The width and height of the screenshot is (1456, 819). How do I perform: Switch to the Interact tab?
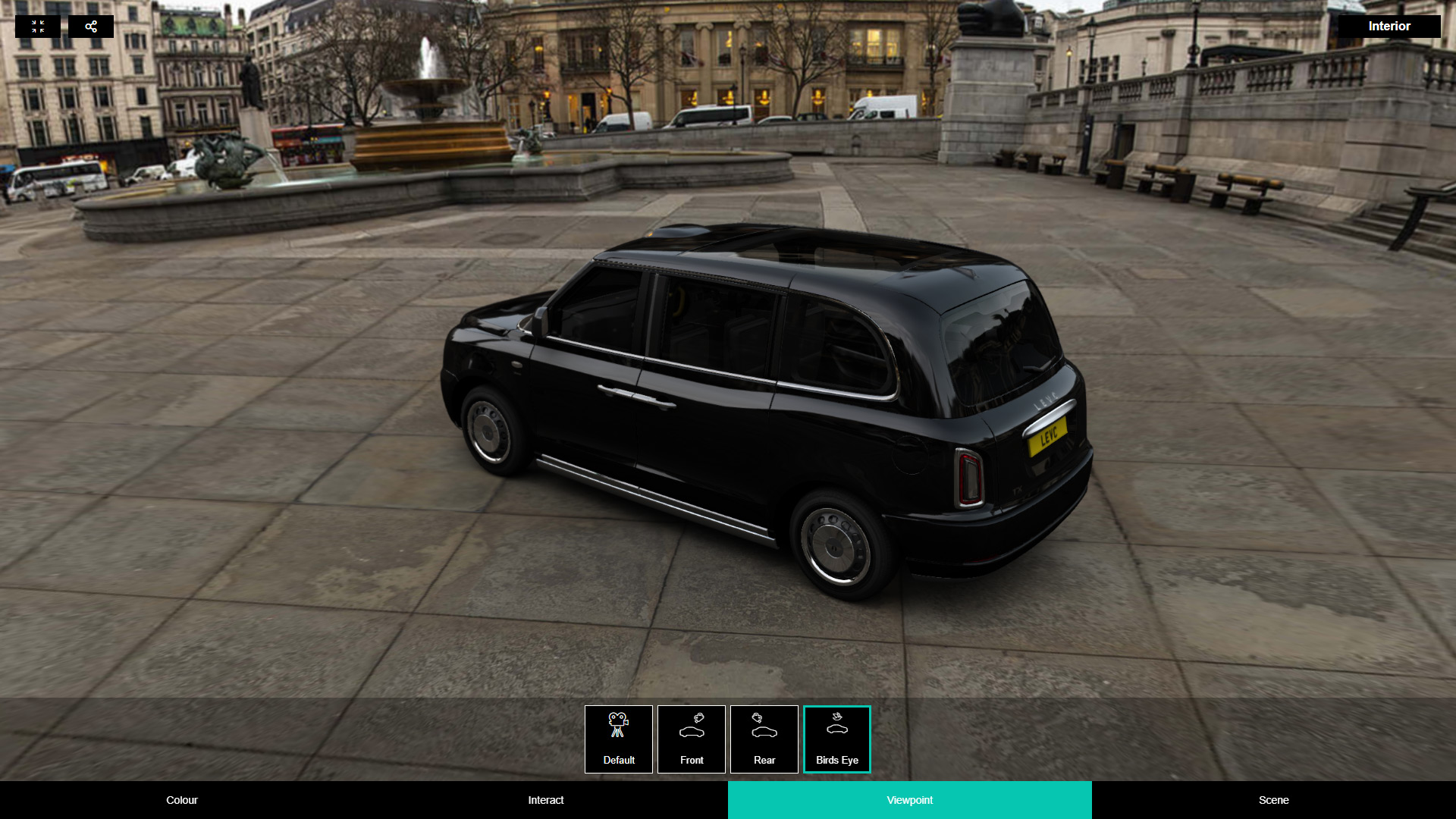point(546,800)
